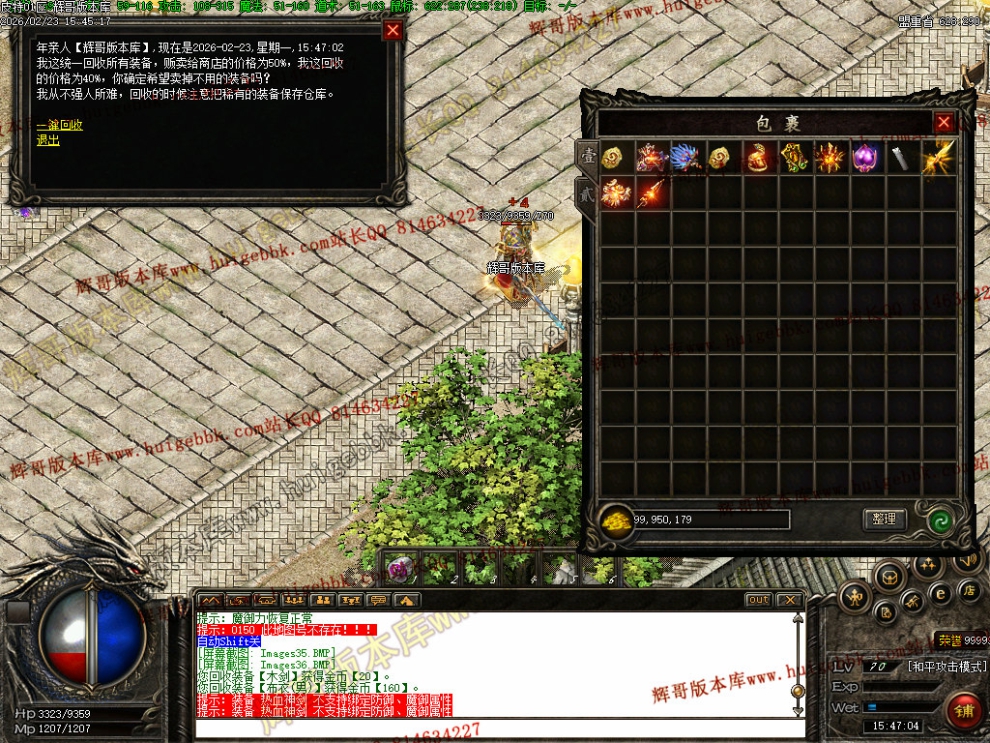
Task: Select the grey scroll item in bag
Action: [901, 158]
